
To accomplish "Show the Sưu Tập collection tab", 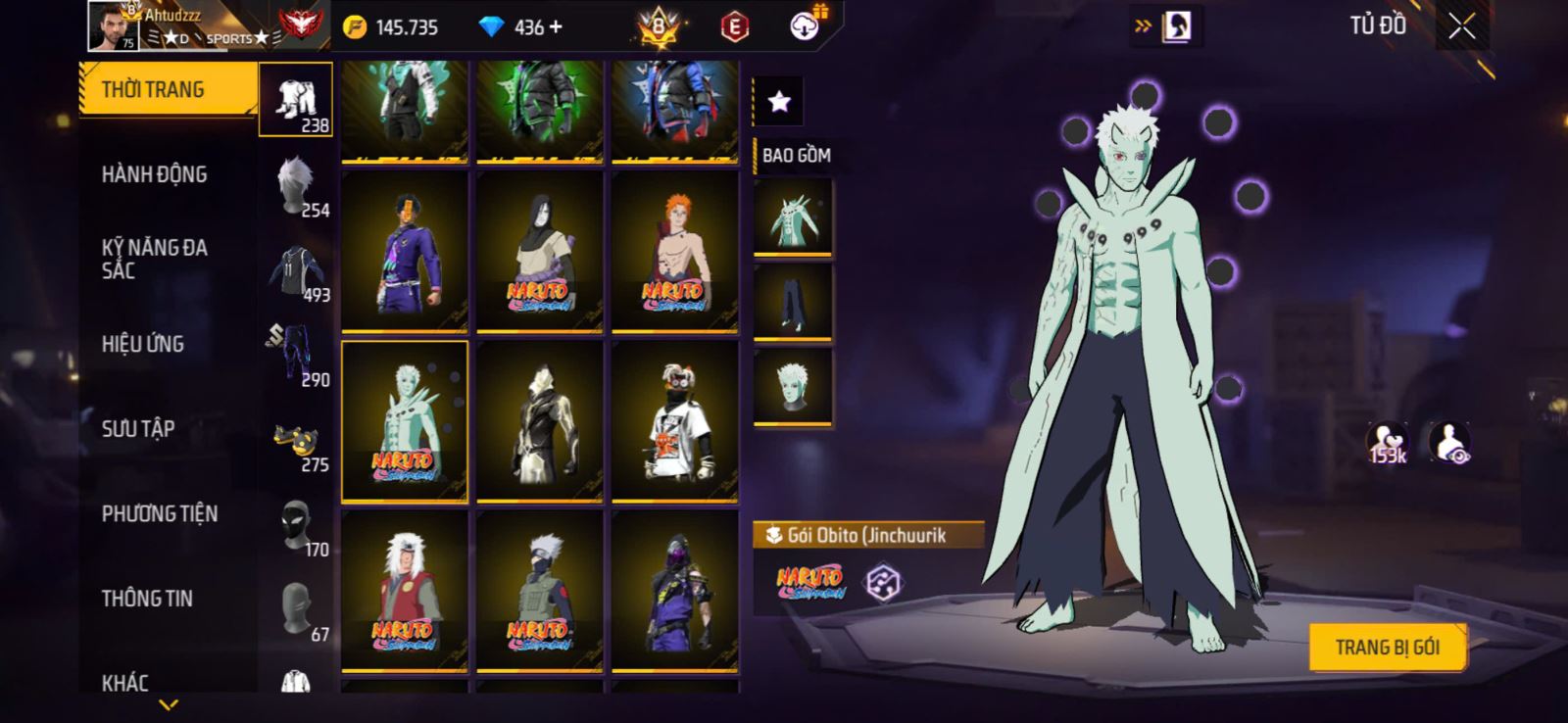I will [x=138, y=429].
